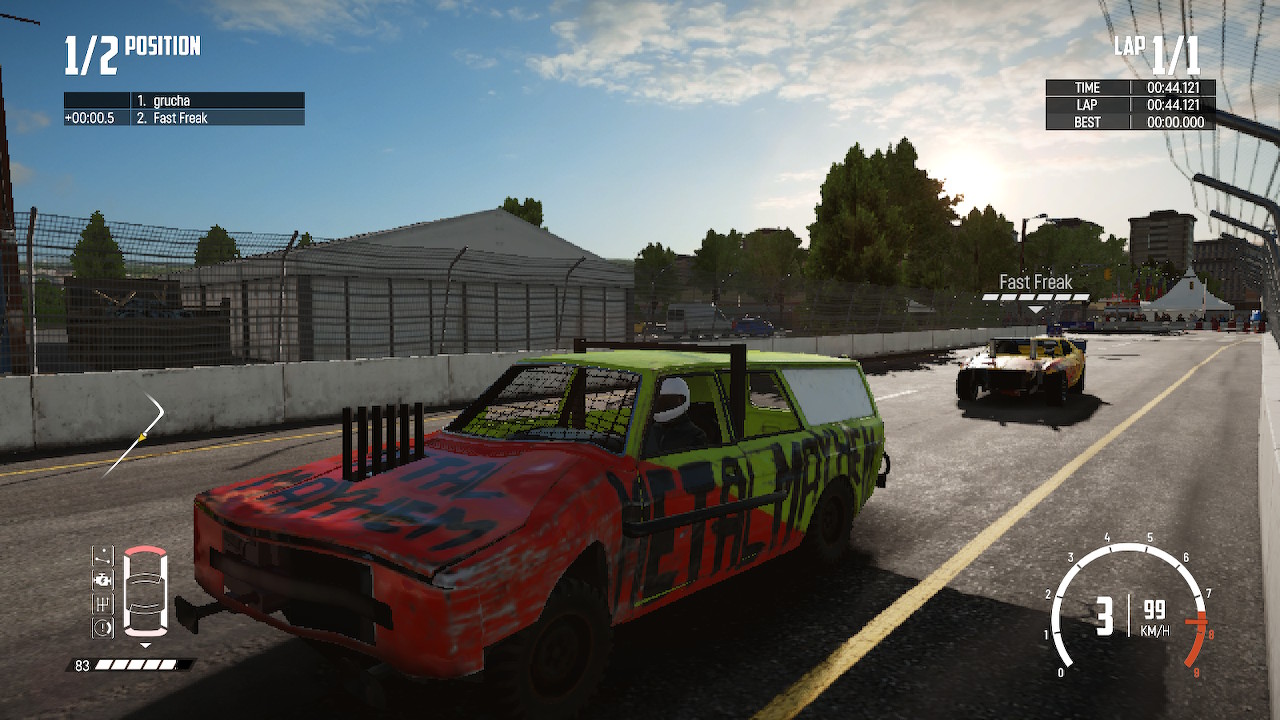Select the engine damage warning icon

coord(101,578)
